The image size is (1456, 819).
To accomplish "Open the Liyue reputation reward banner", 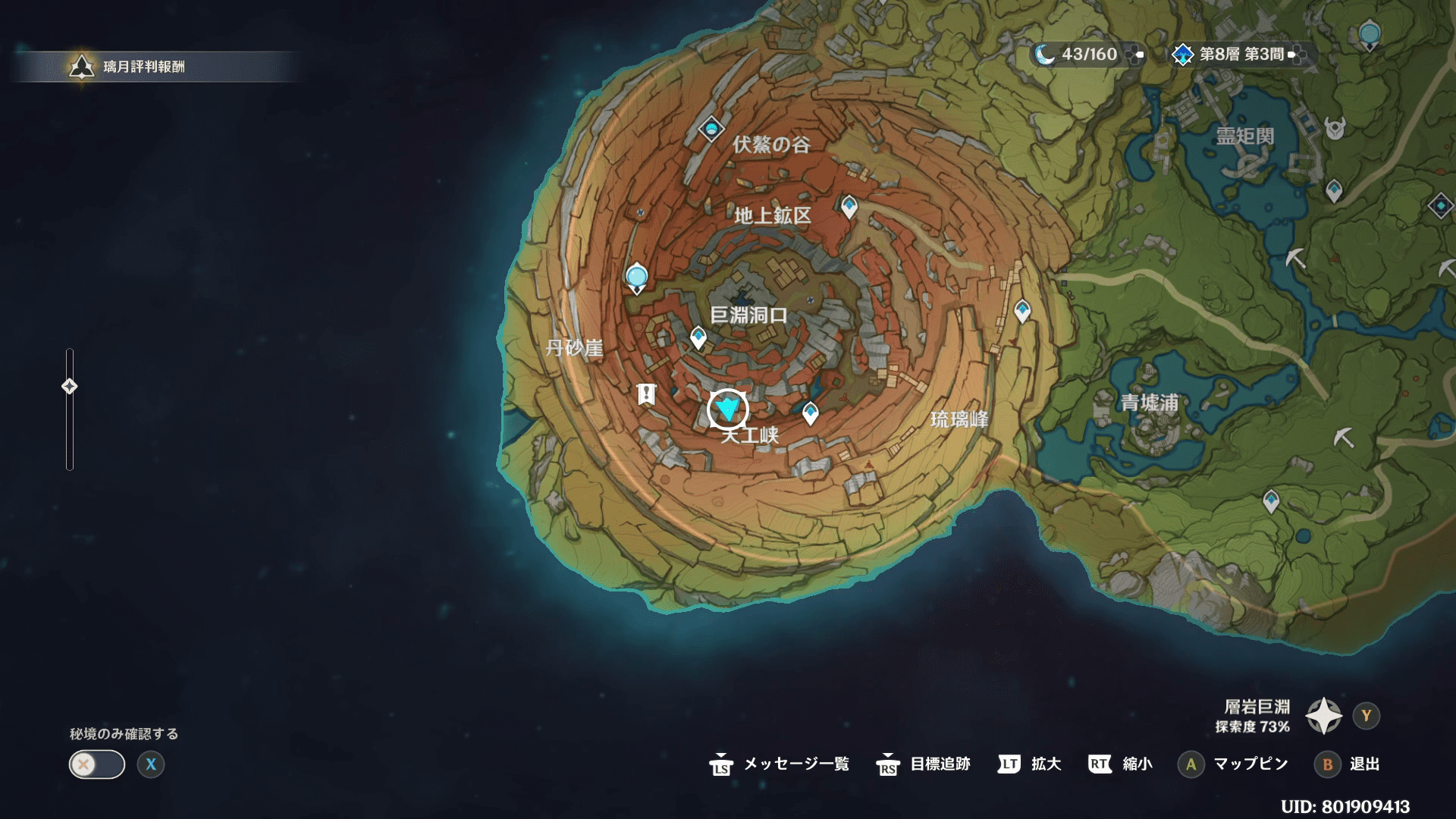I will click(x=144, y=67).
